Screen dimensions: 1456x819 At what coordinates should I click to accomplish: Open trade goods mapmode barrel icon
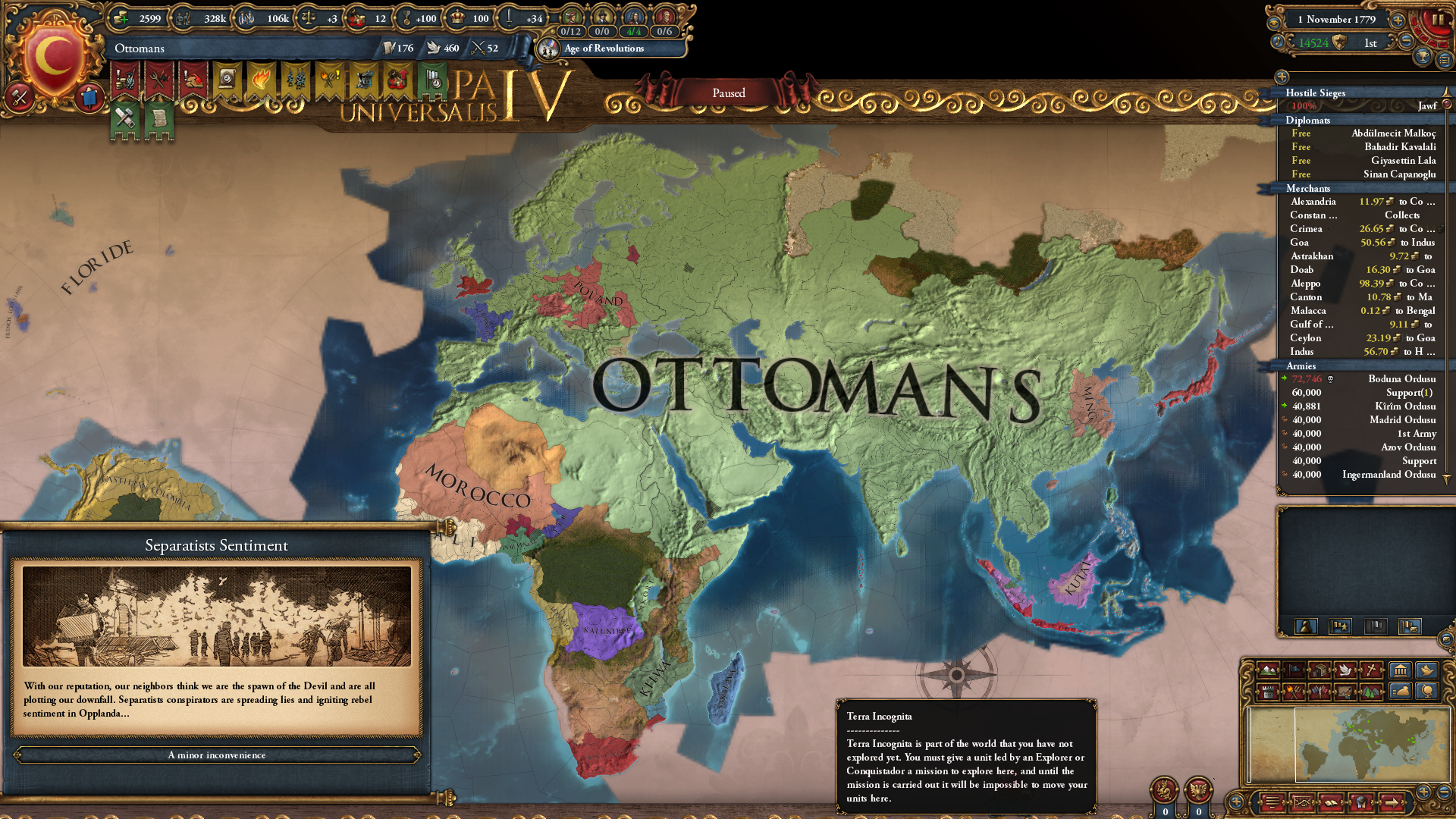(1319, 672)
